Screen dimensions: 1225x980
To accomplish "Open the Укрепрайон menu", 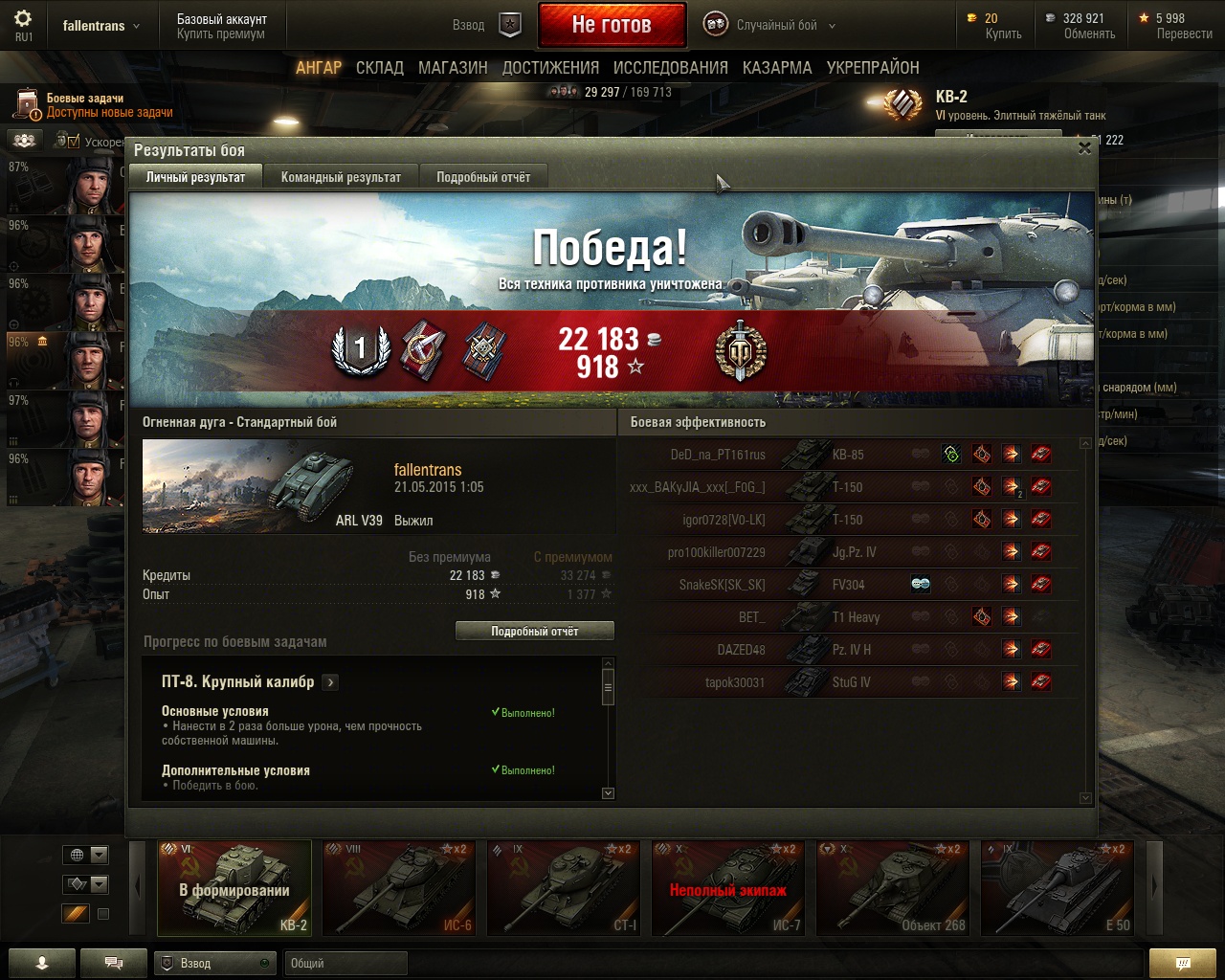I will [x=873, y=68].
